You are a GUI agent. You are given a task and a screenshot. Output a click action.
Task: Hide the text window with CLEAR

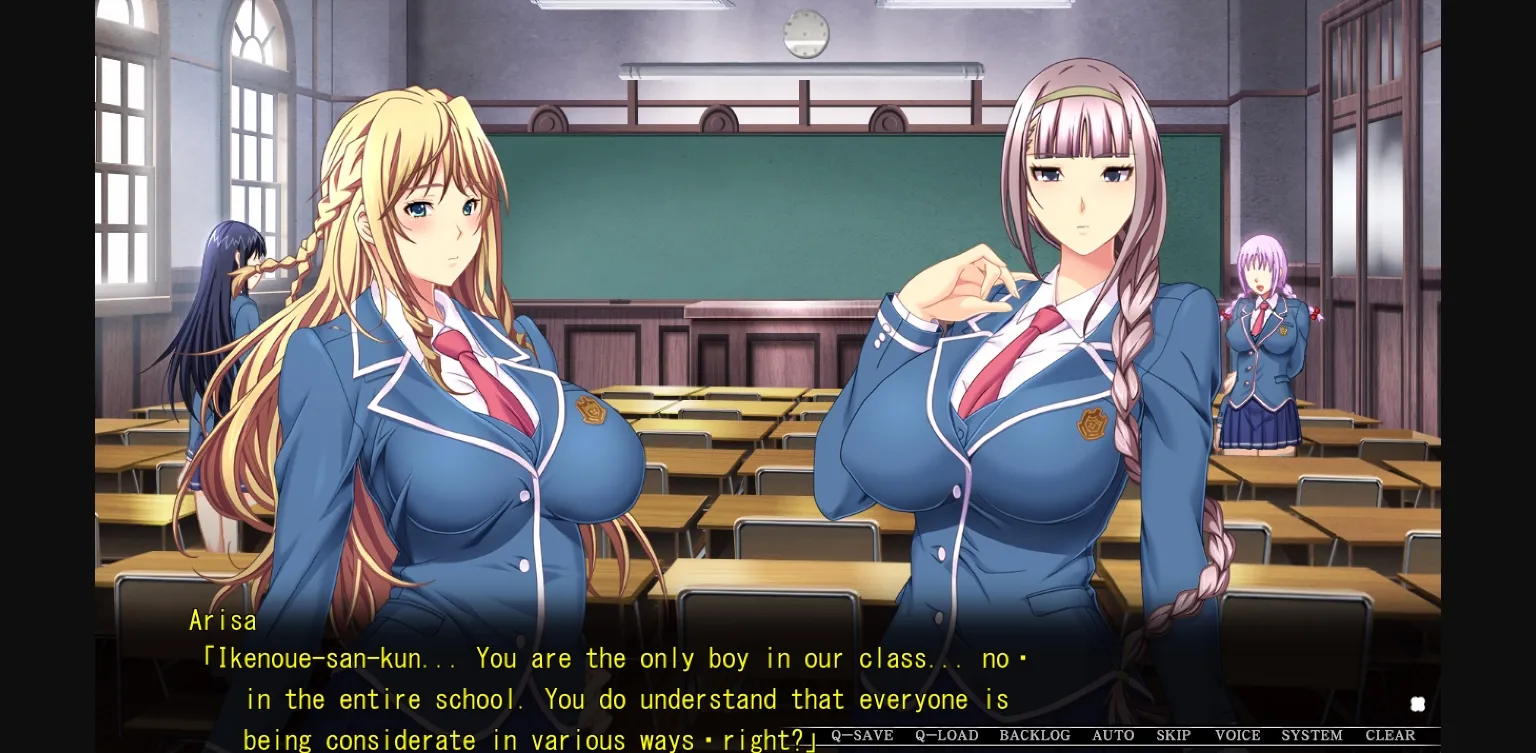pyautogui.click(x=1389, y=735)
